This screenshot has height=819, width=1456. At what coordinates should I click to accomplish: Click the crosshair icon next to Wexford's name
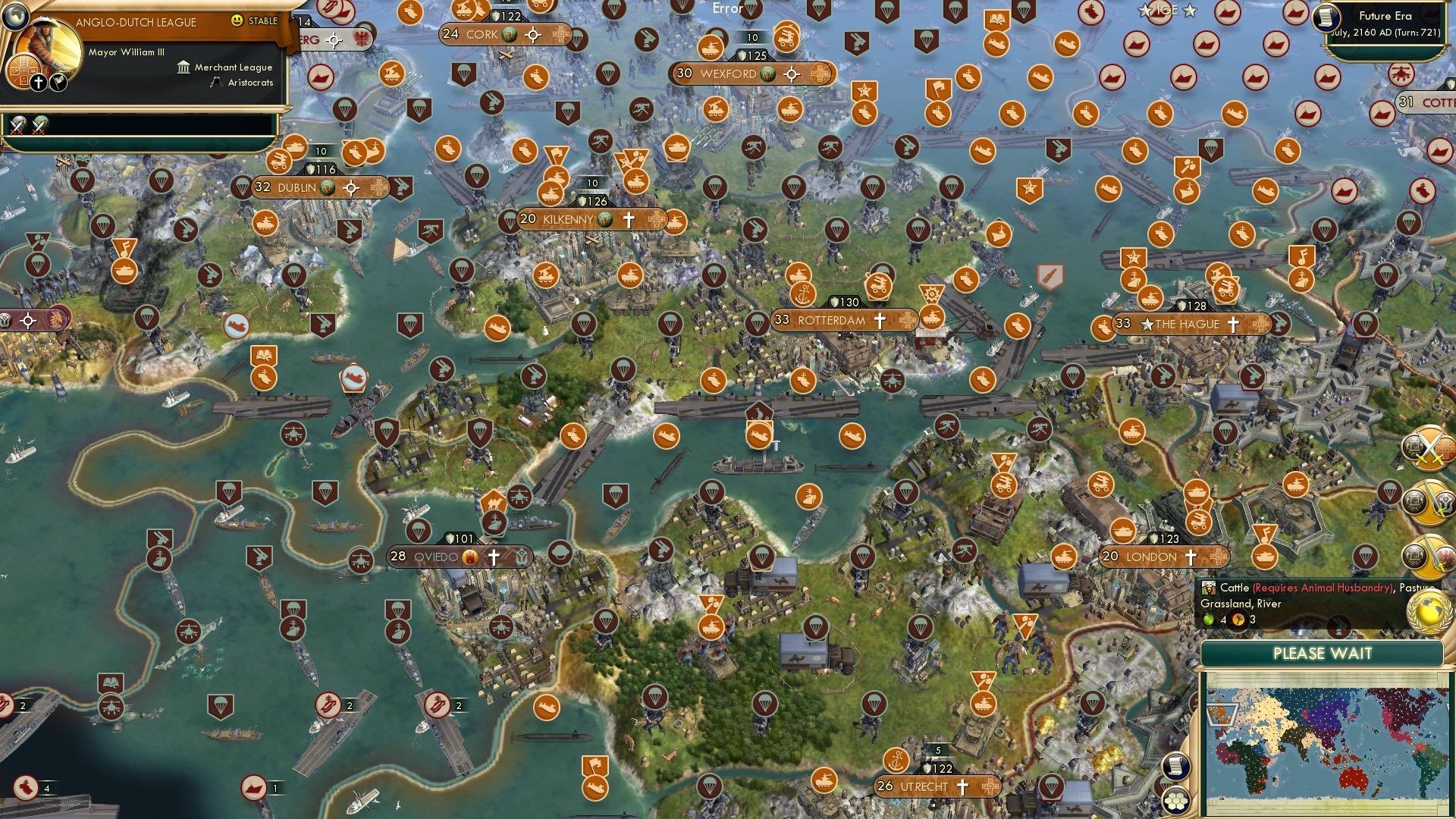[x=790, y=74]
